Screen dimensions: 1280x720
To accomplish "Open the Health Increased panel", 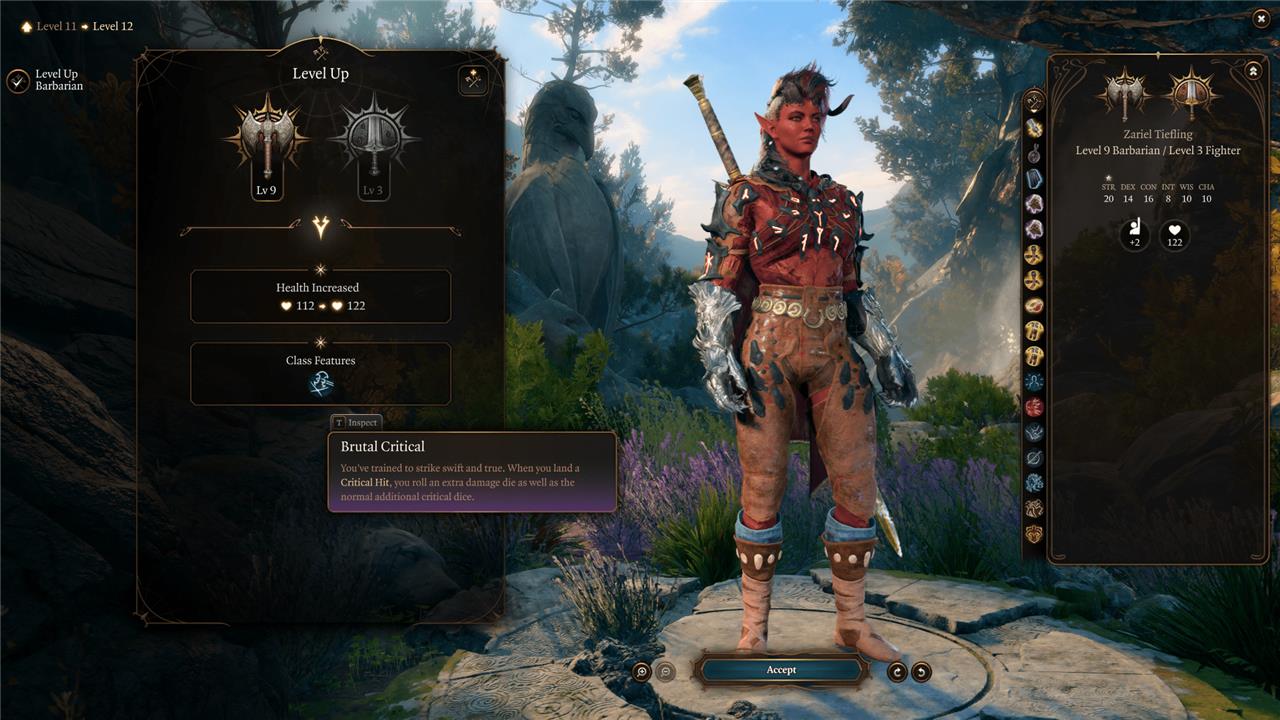I will click(320, 296).
